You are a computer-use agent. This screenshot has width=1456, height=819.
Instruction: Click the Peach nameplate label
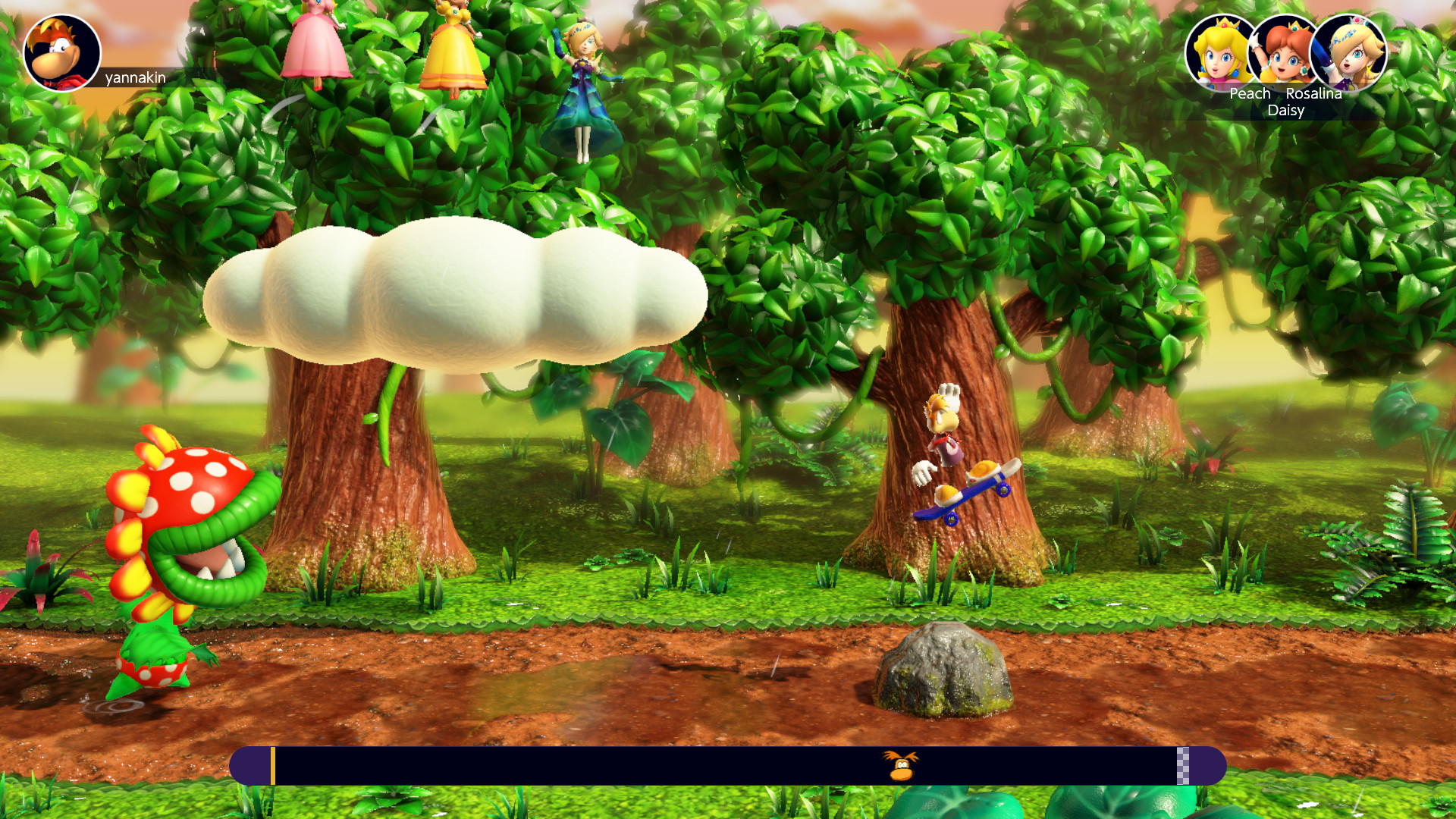coord(1249,94)
